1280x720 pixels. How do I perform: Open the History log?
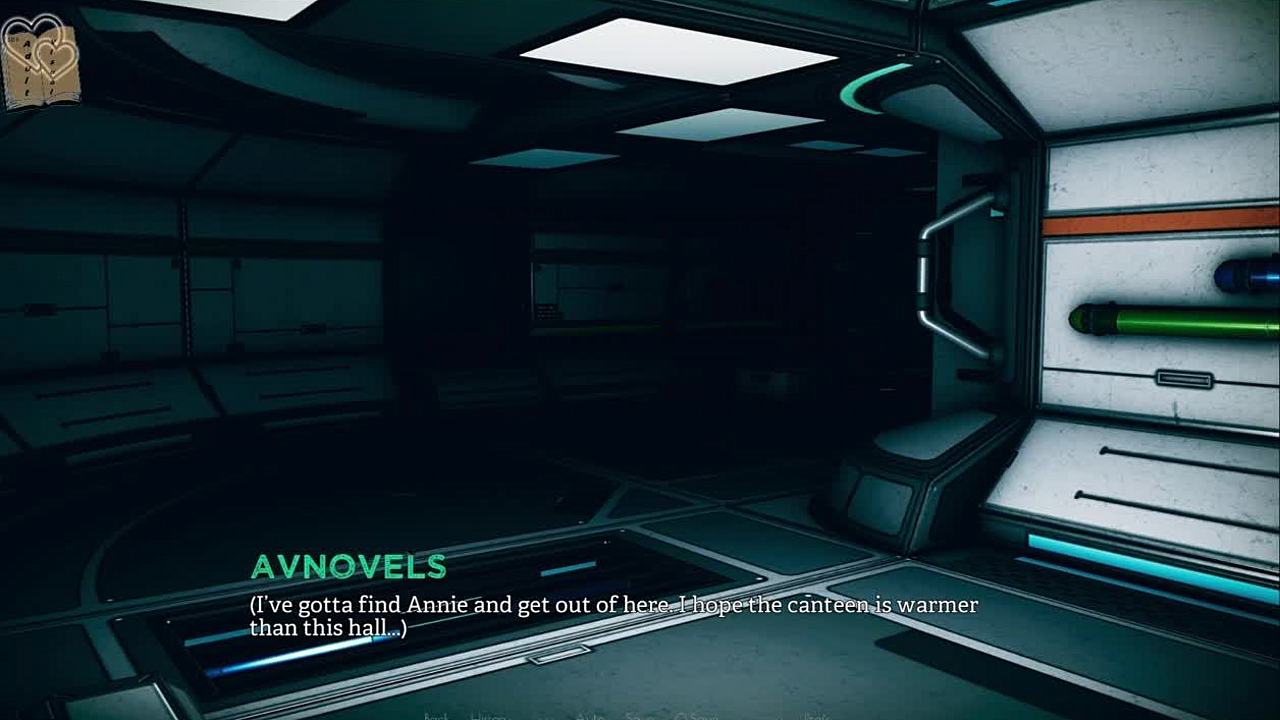[489, 716]
